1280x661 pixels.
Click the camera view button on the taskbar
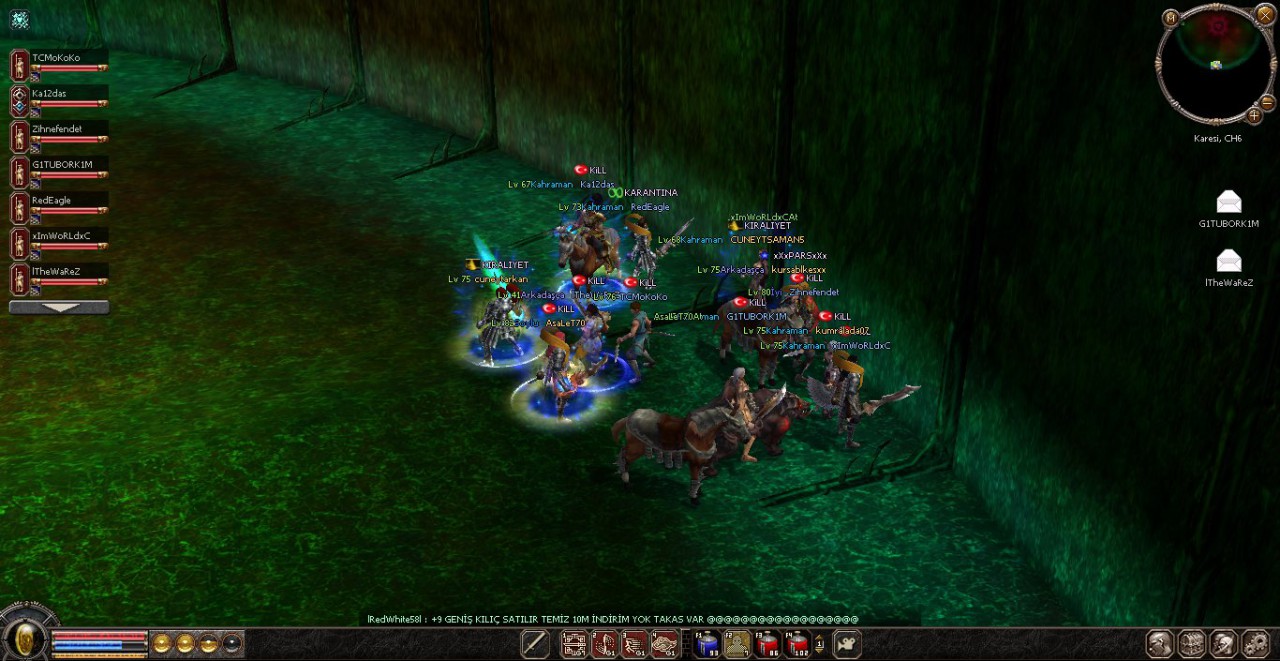[847, 644]
